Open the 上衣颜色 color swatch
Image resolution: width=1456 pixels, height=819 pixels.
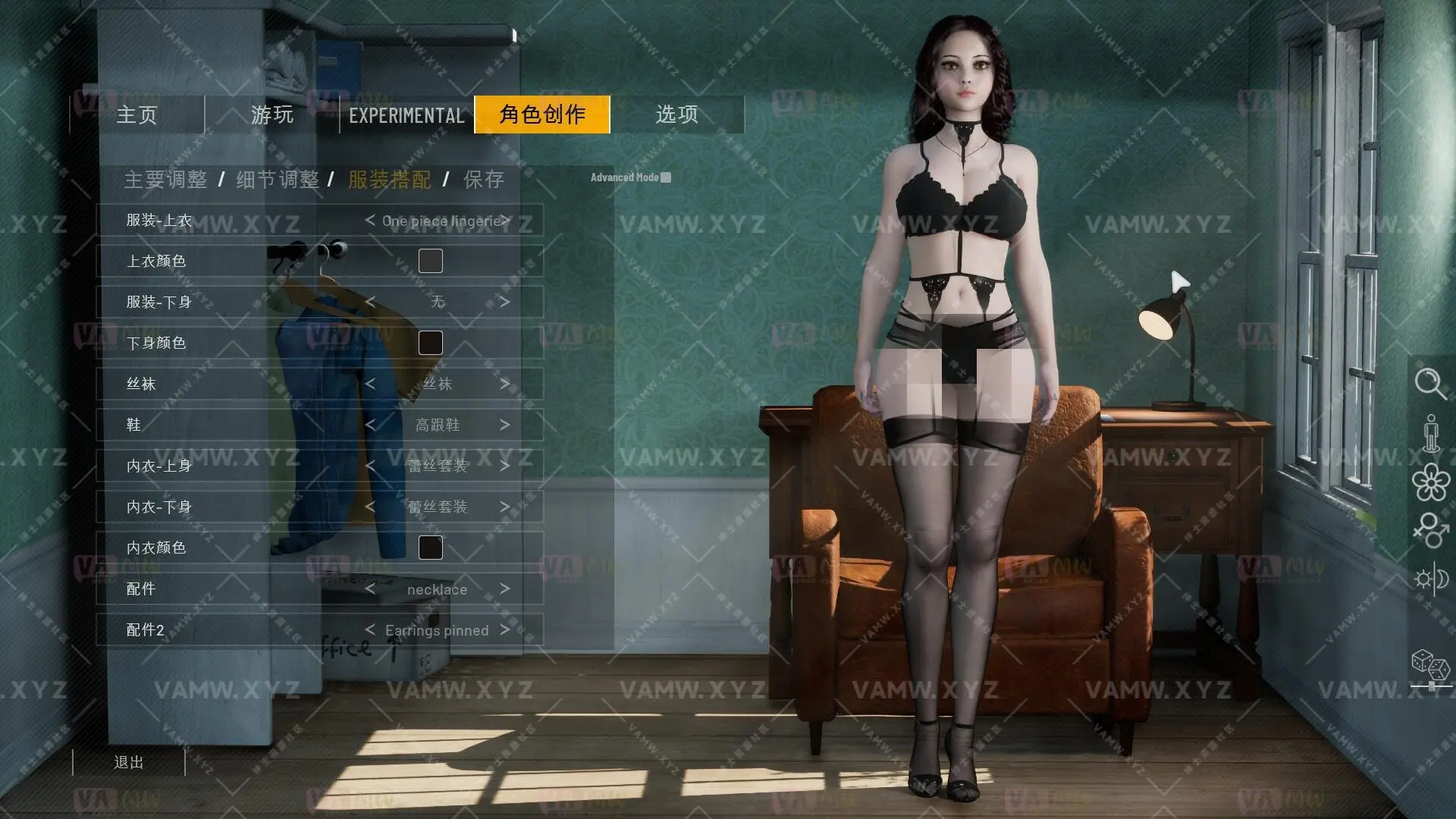430,260
